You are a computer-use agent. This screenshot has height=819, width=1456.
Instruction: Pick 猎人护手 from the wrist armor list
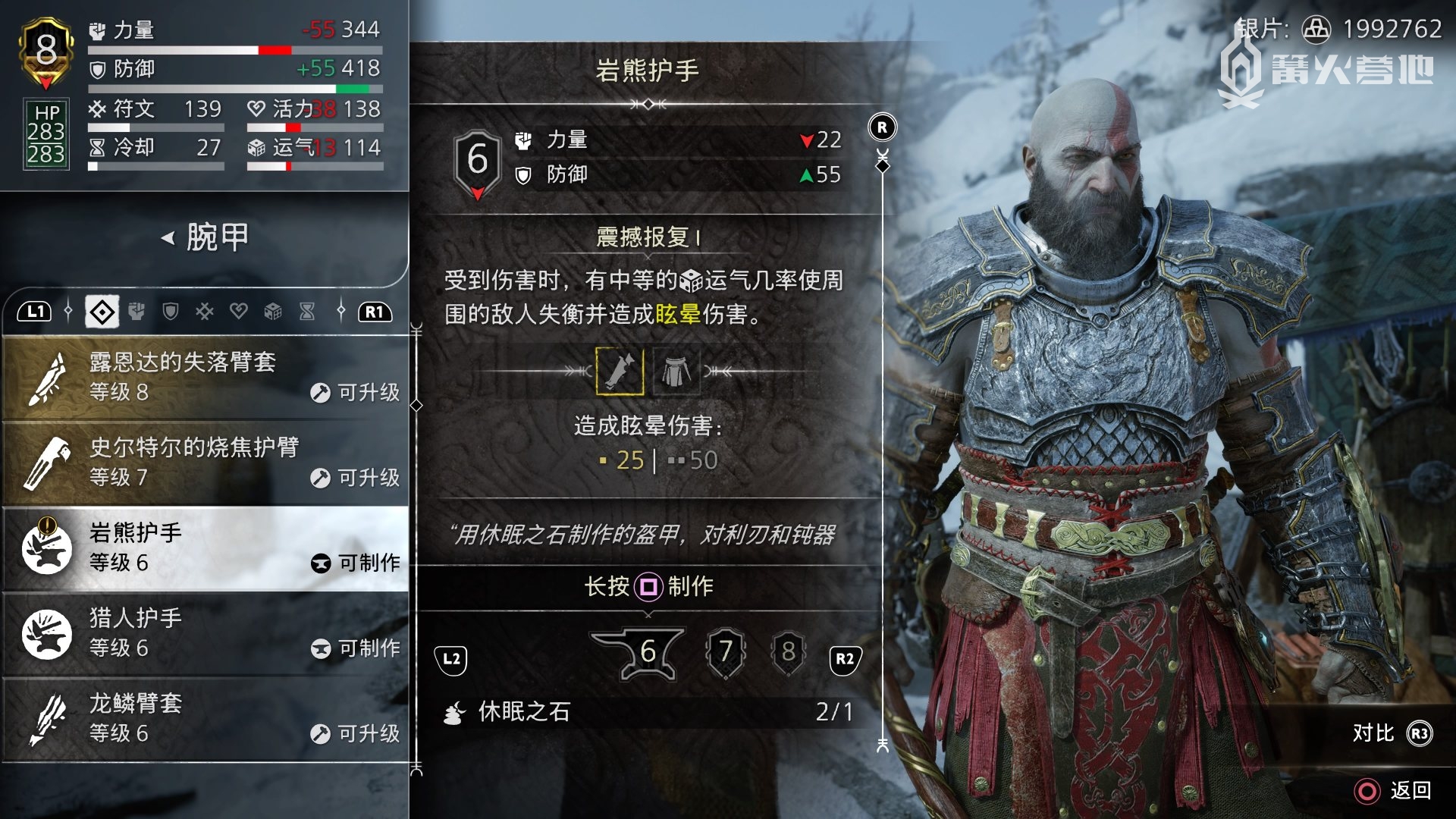(205, 633)
